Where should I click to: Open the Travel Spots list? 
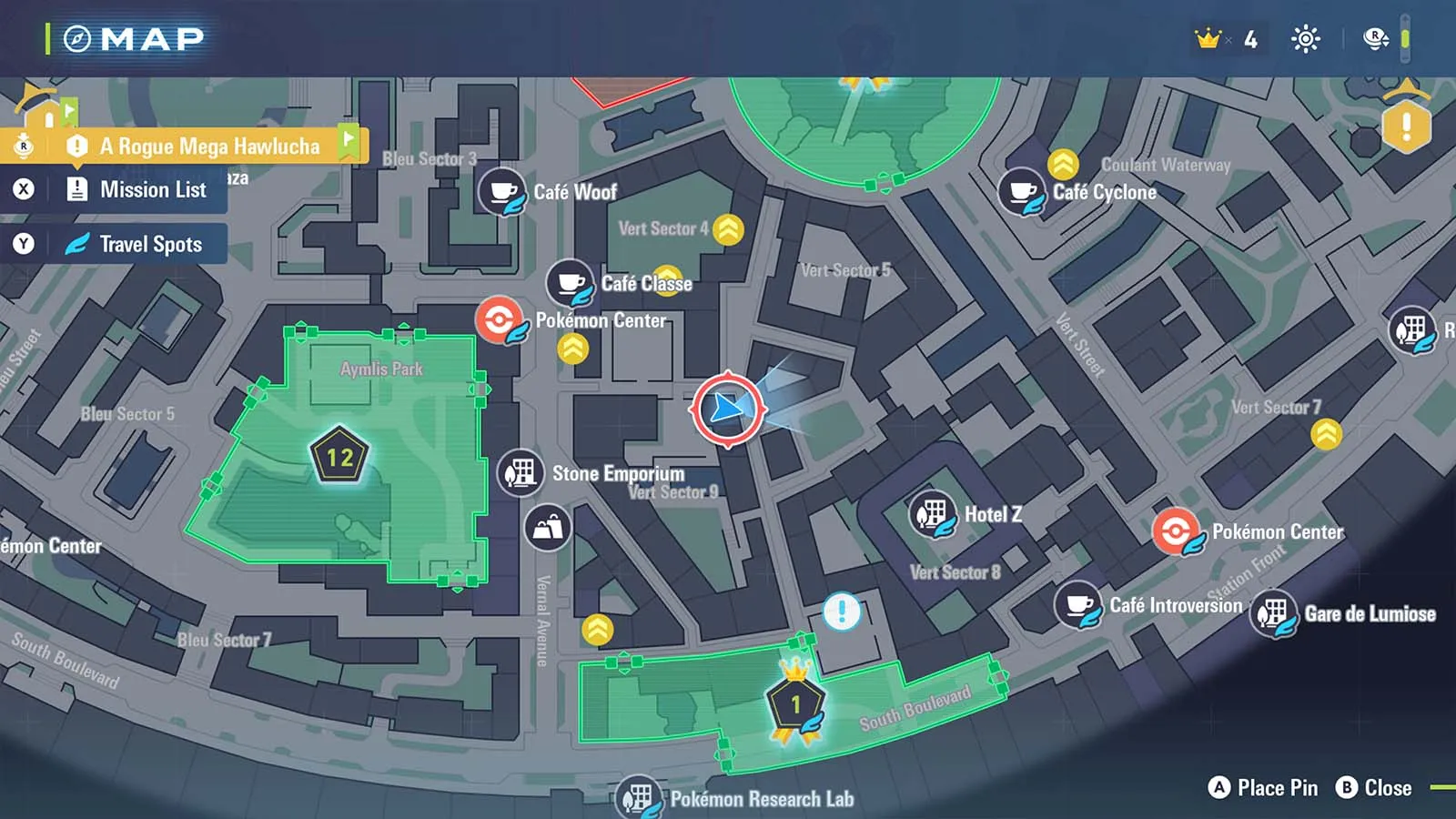tap(150, 244)
